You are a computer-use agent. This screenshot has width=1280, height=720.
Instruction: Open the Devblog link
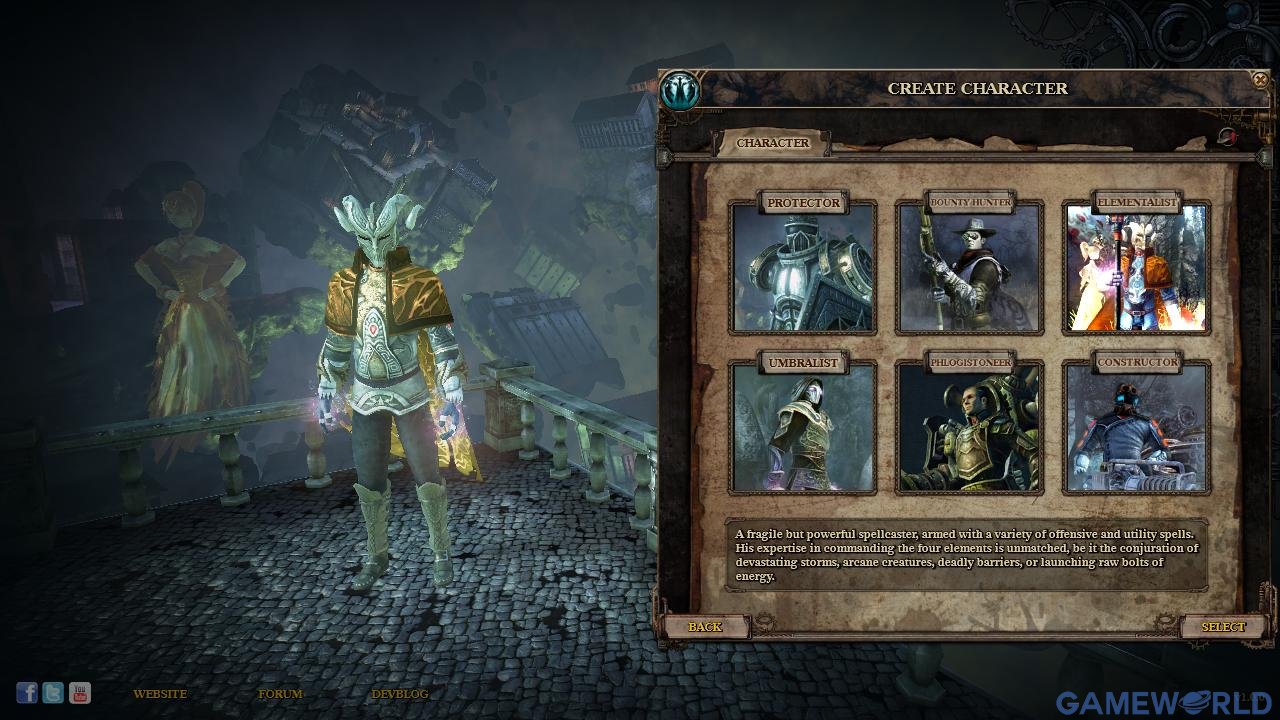click(x=400, y=694)
